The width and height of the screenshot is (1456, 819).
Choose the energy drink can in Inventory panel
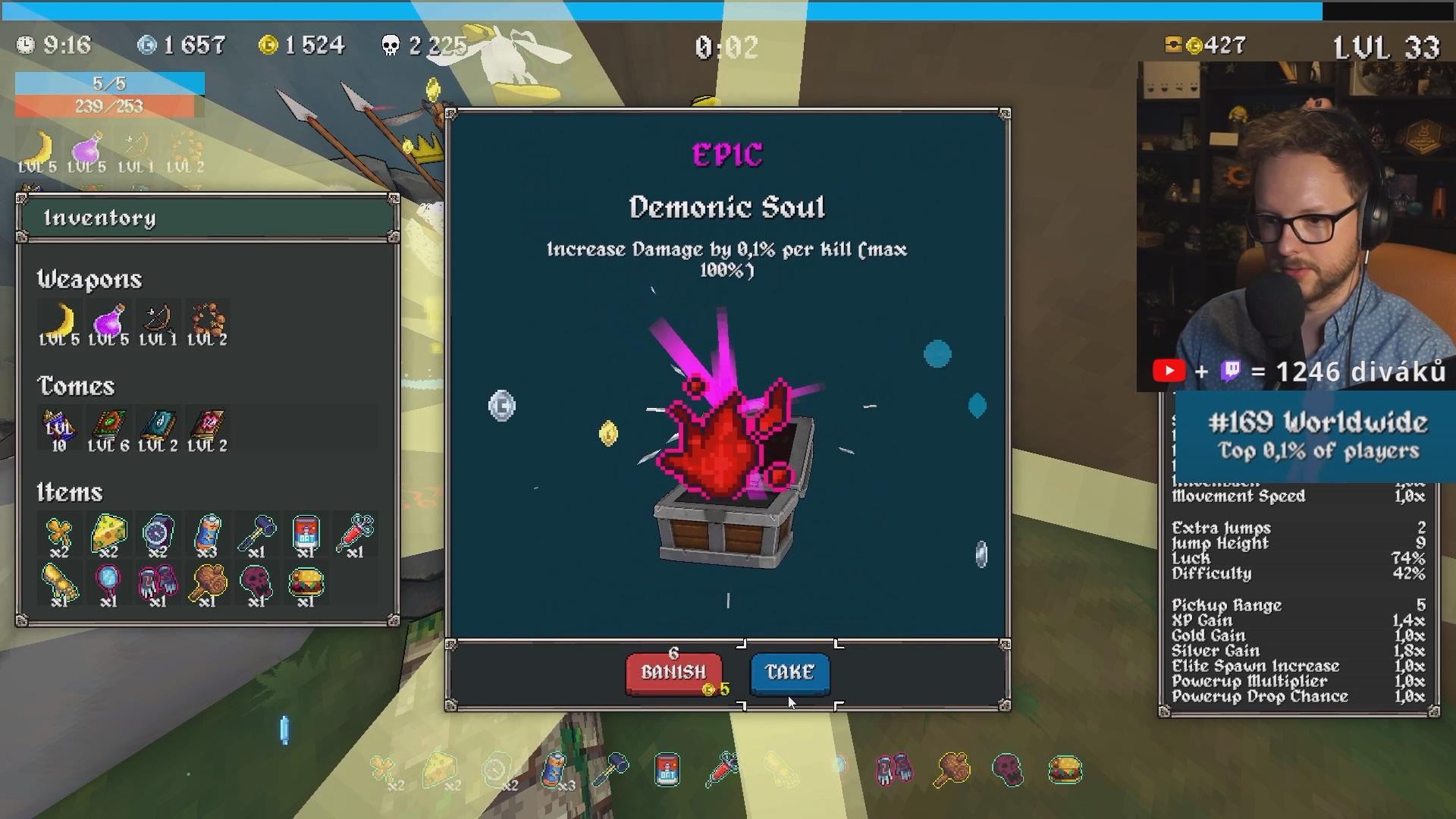tap(207, 534)
